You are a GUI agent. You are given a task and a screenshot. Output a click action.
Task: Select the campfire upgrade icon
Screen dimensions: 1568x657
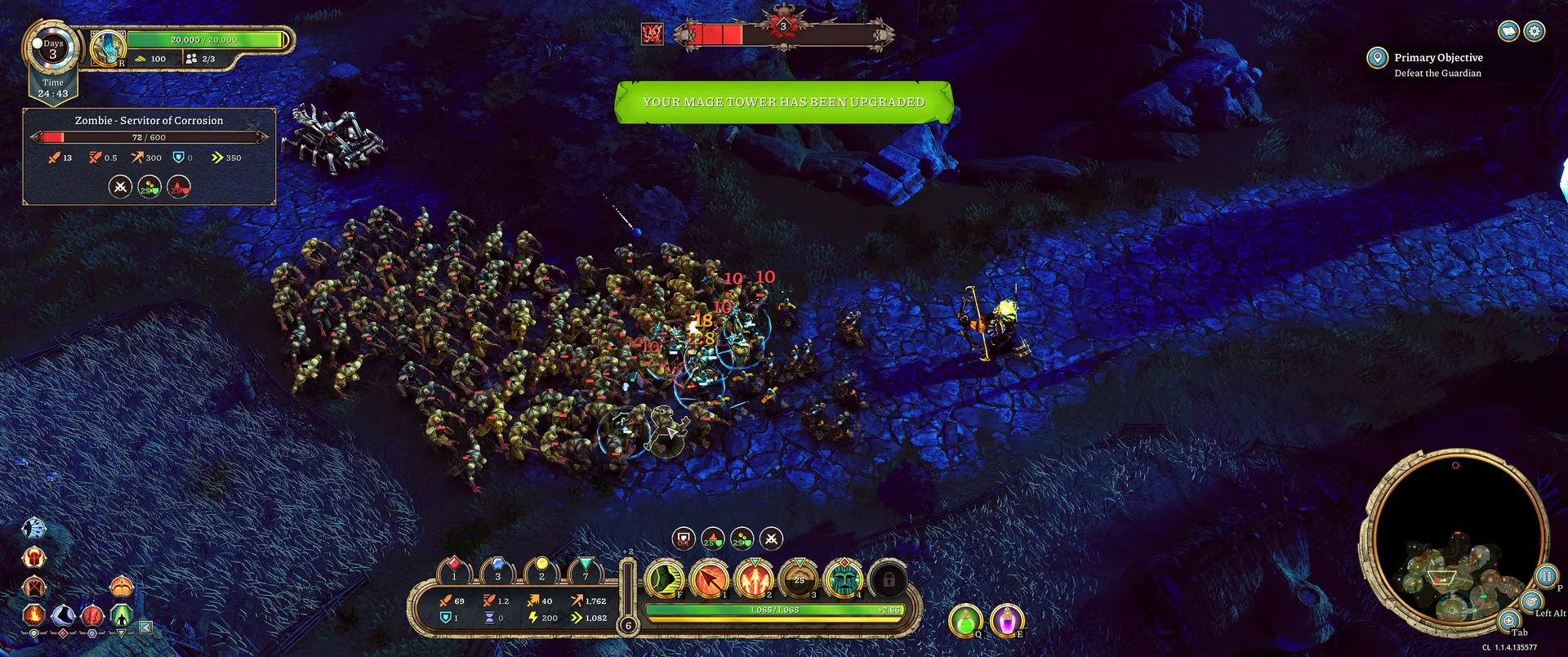pos(33,615)
